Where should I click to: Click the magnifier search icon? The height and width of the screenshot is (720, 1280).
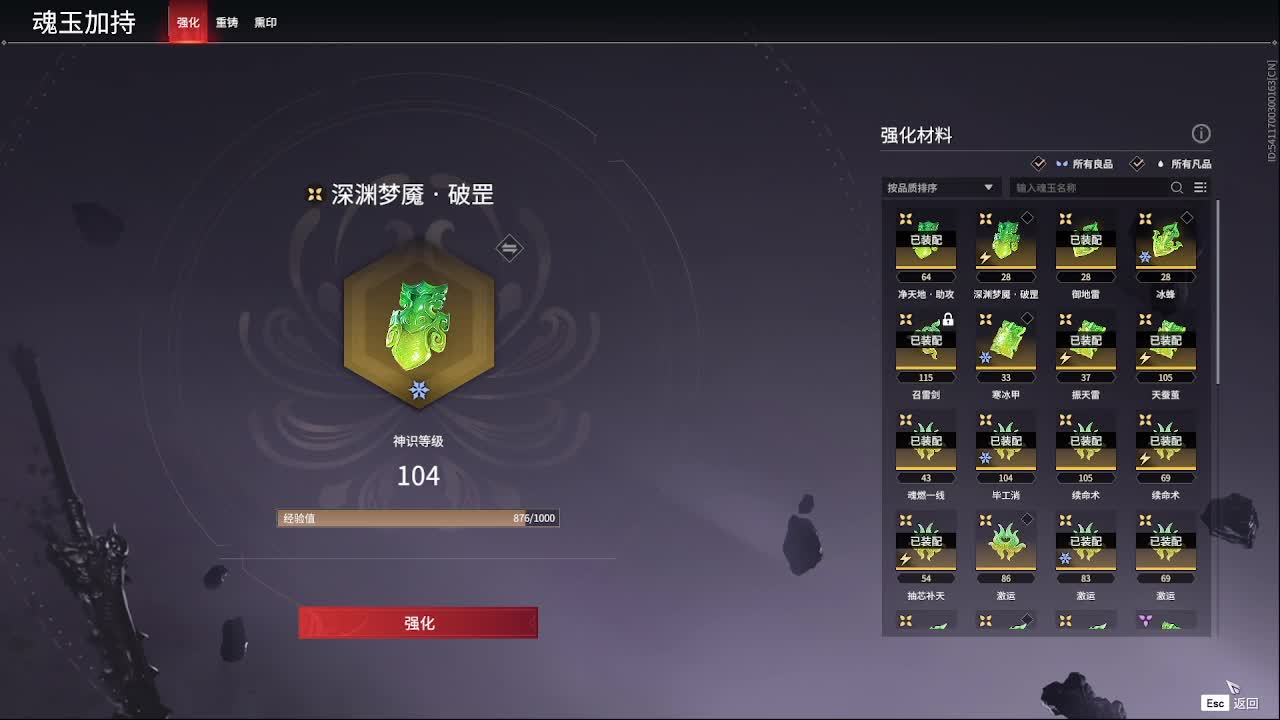click(1176, 187)
